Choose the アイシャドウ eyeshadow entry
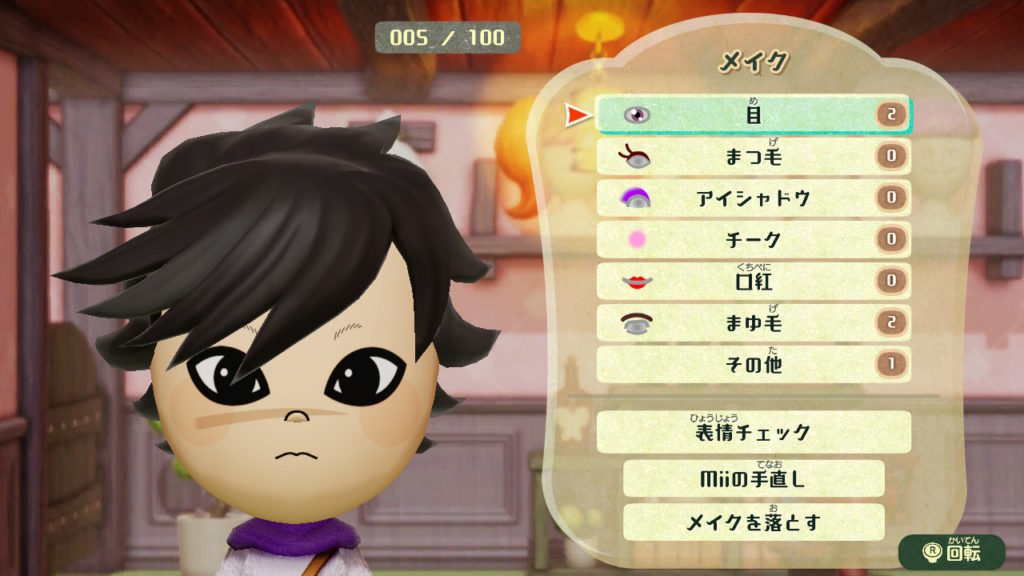 point(753,198)
